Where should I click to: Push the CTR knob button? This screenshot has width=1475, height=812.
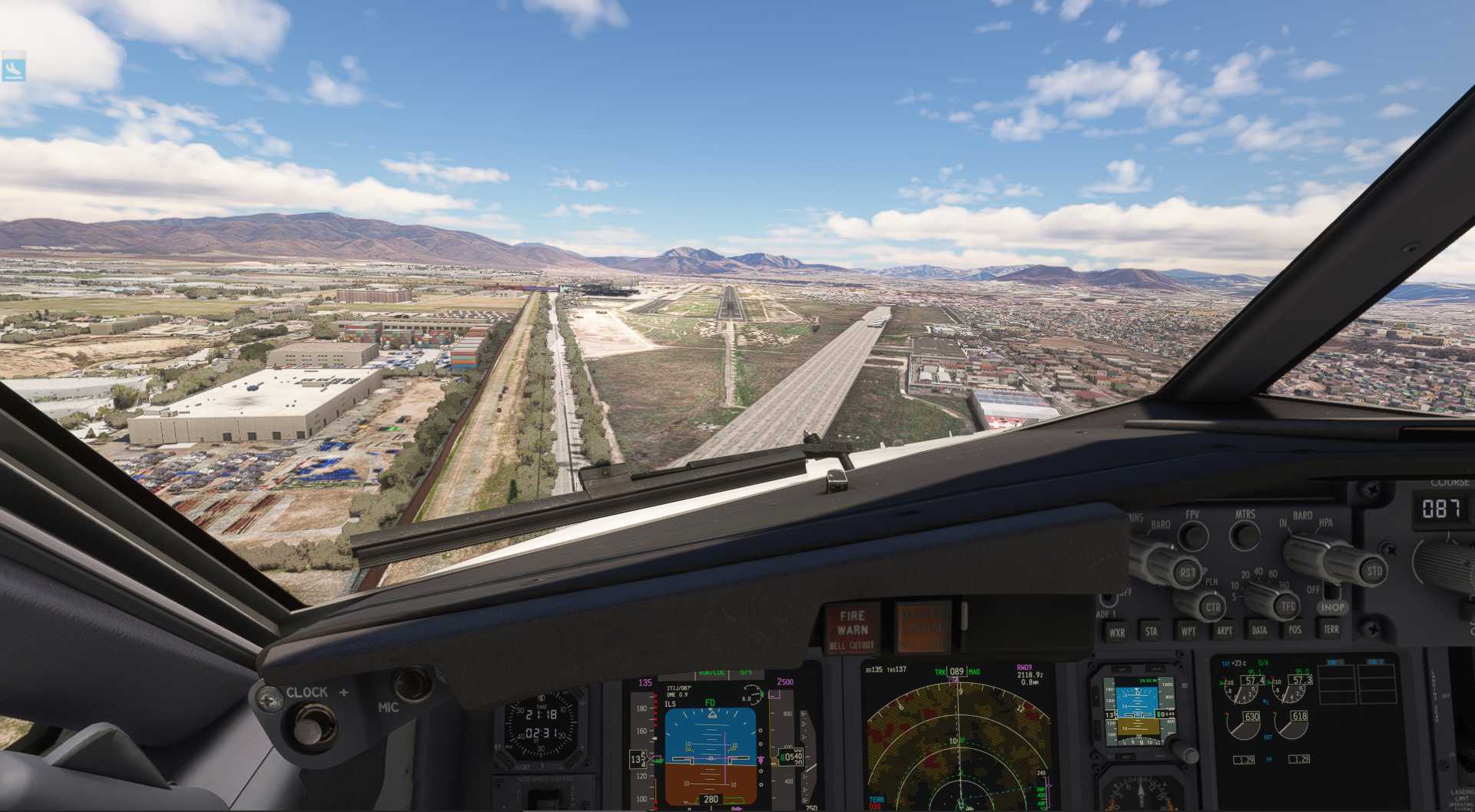[x=1212, y=607]
